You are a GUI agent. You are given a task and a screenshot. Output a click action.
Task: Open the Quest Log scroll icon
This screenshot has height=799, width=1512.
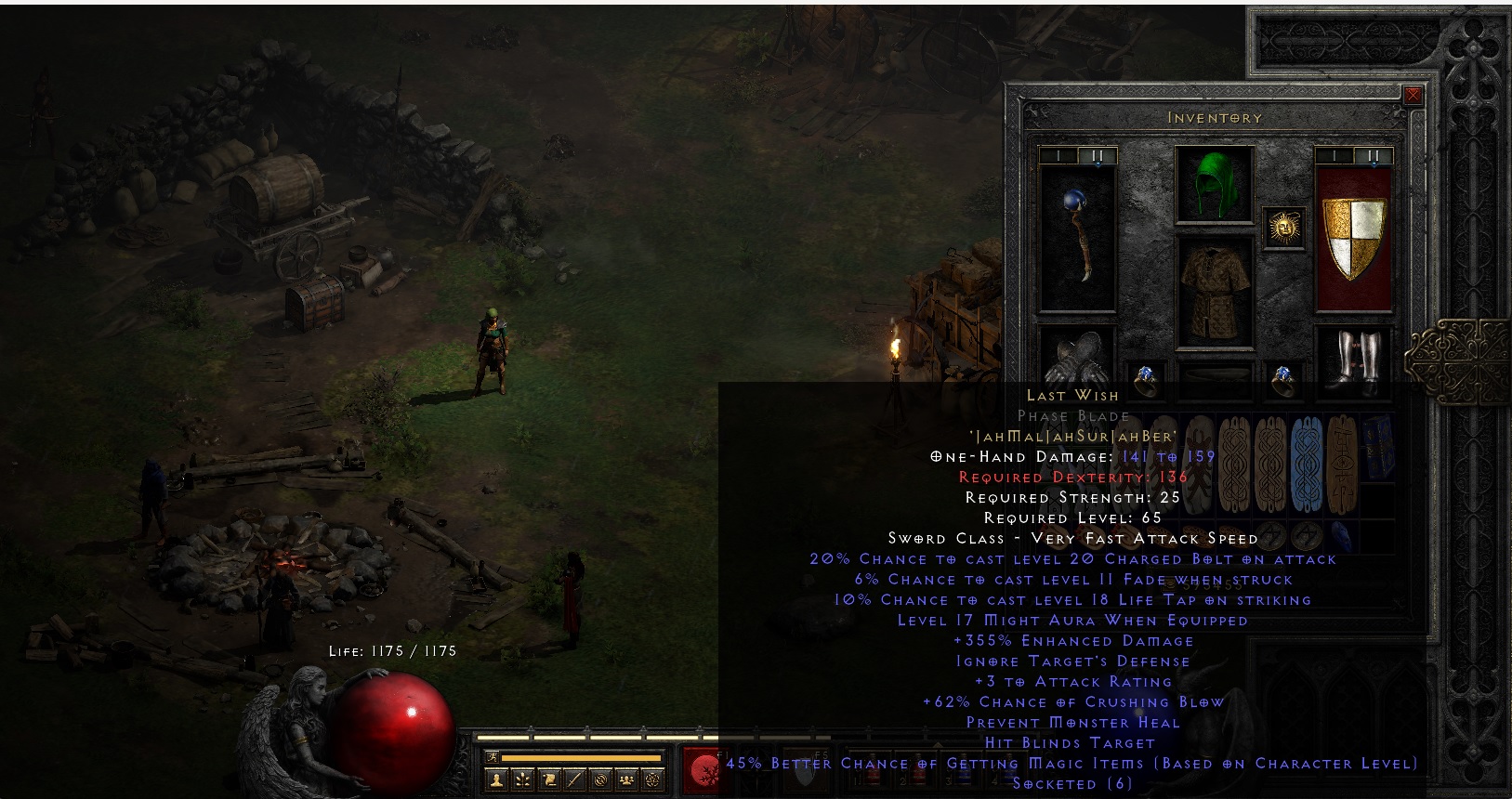(x=550, y=779)
